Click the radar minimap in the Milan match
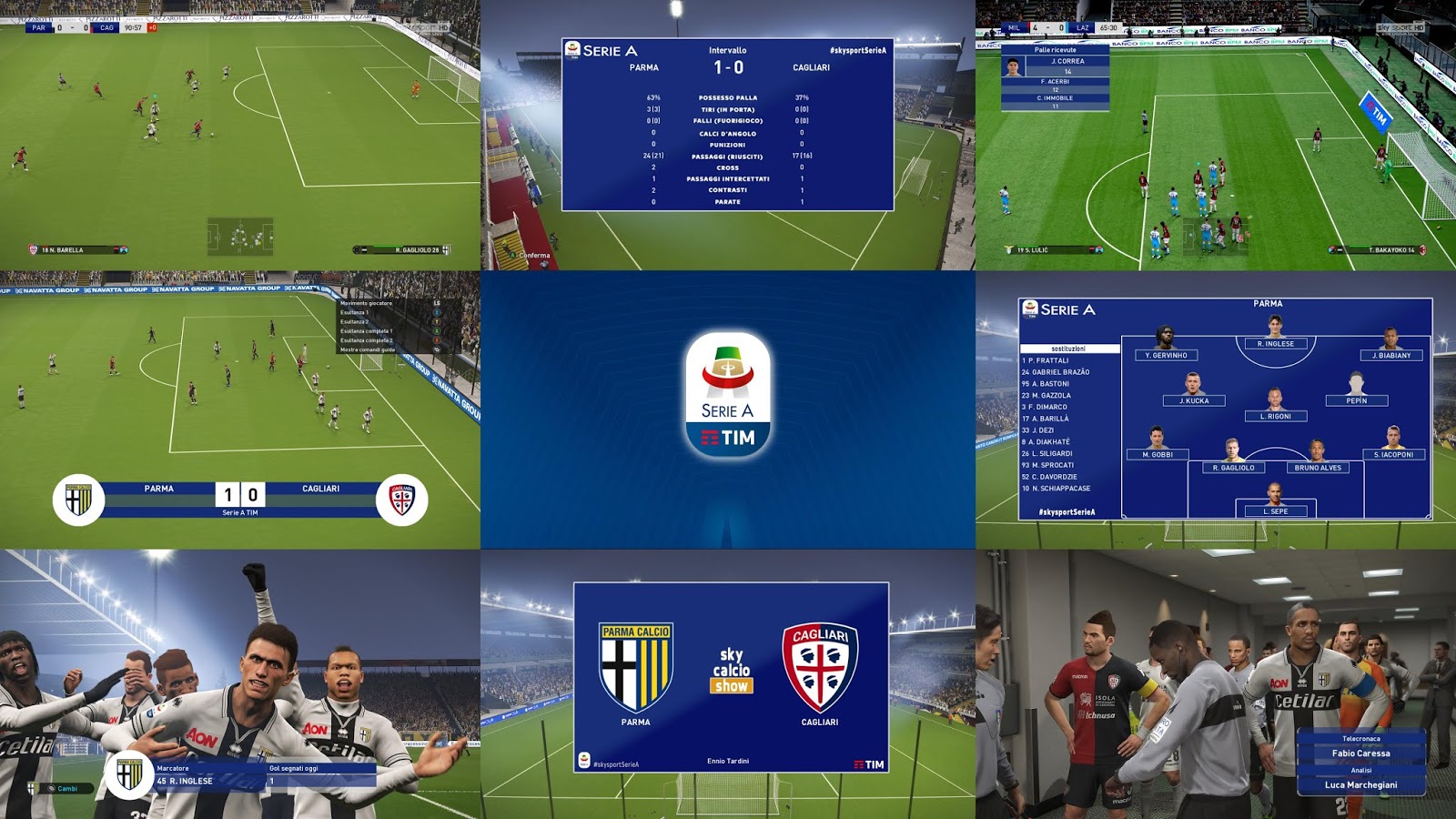 [x=1213, y=238]
